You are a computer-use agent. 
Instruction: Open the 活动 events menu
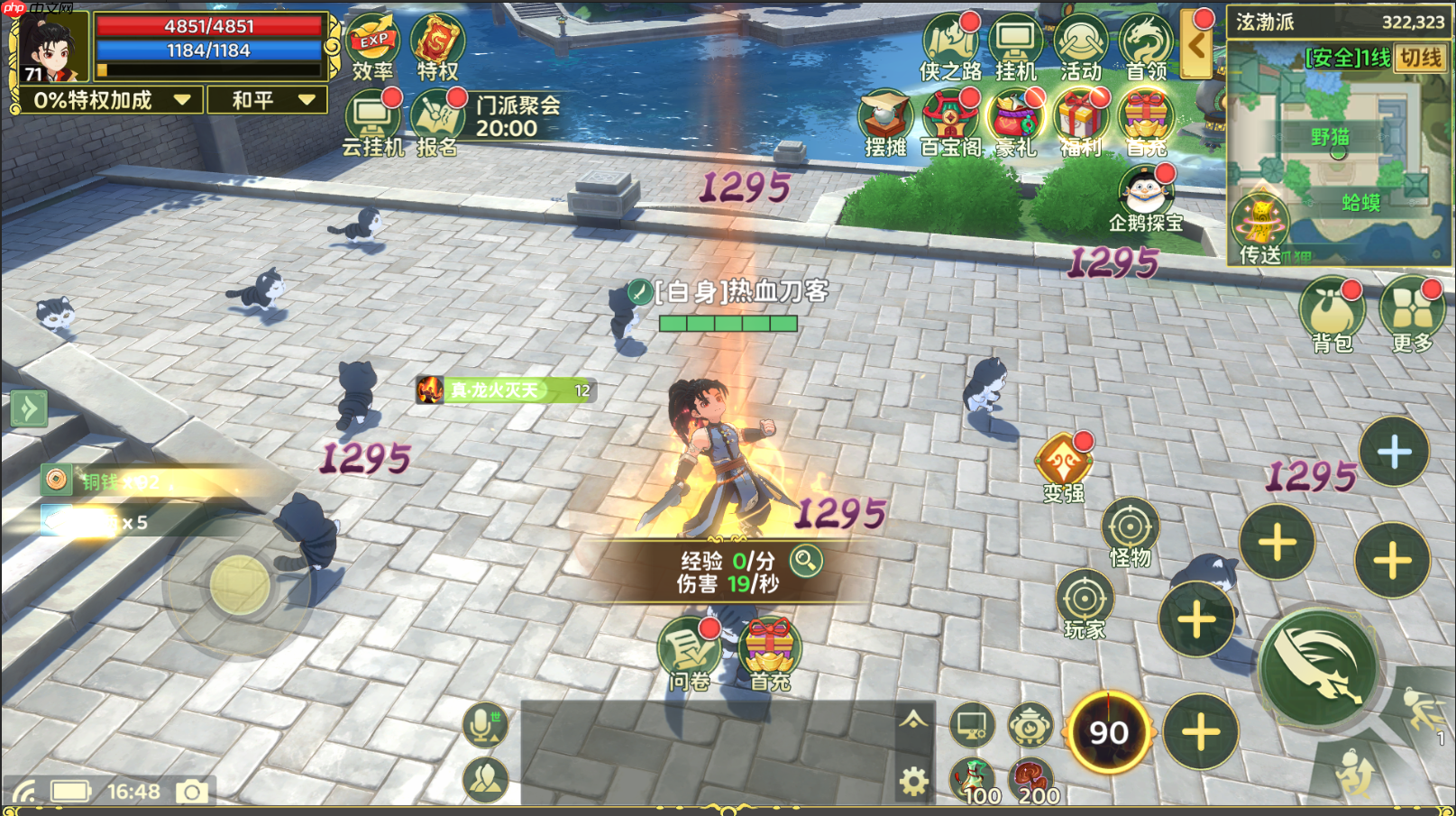tap(1080, 45)
